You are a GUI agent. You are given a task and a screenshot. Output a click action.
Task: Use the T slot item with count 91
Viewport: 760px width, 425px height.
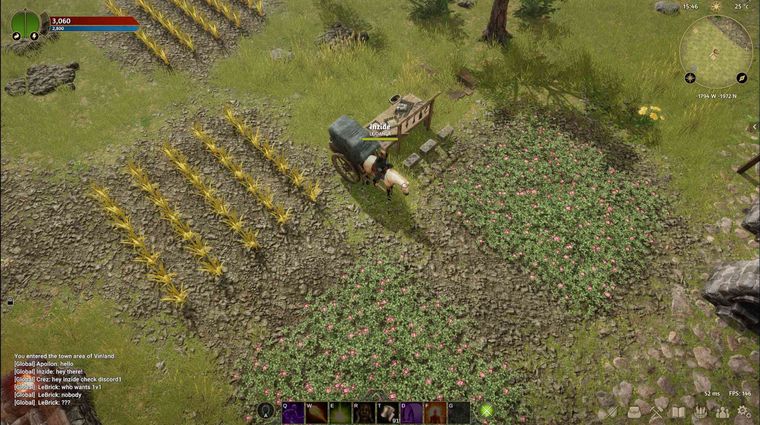coord(388,412)
